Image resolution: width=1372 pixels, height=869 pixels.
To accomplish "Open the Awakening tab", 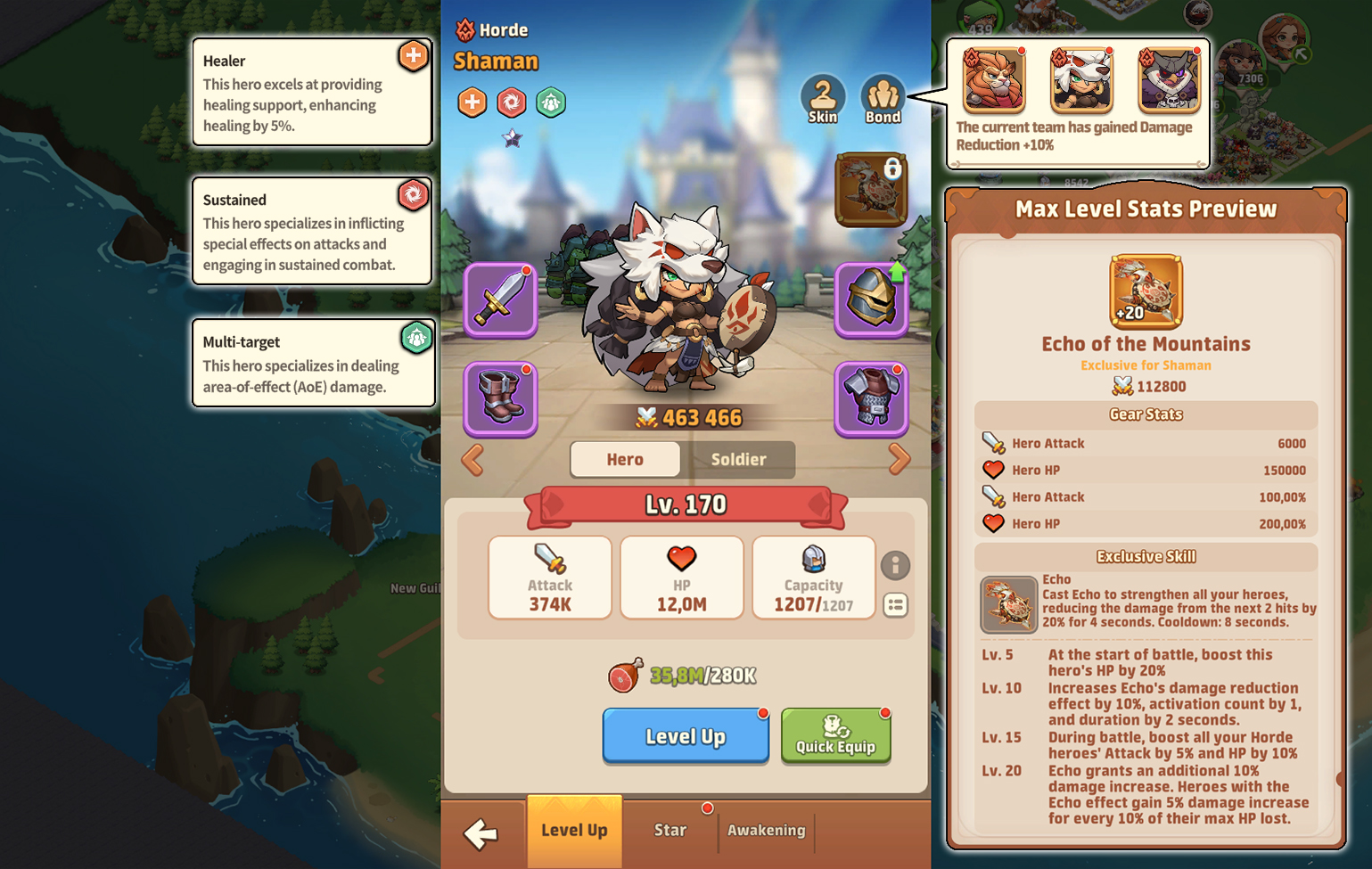I will click(x=767, y=831).
